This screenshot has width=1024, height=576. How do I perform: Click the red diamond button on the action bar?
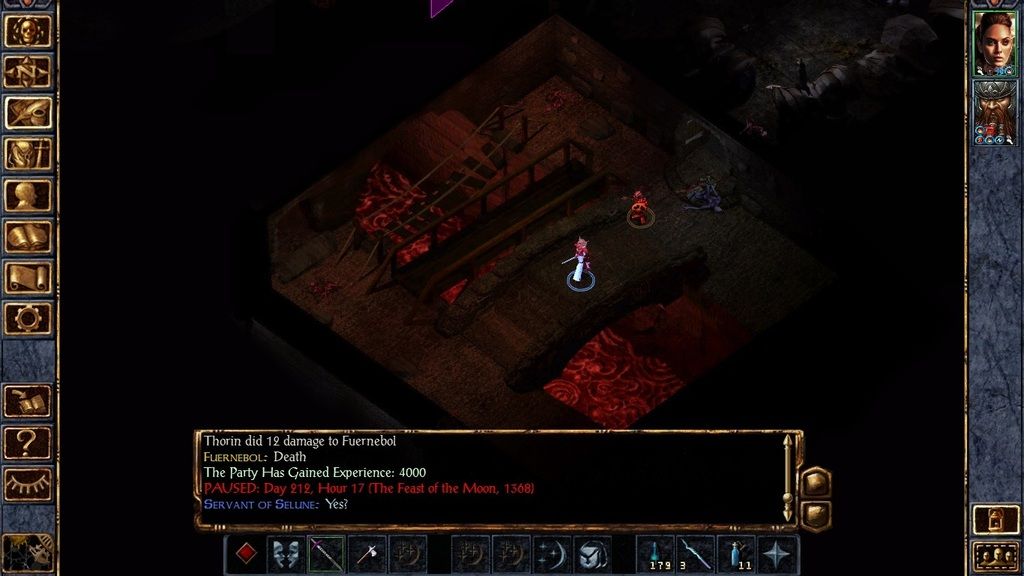245,554
